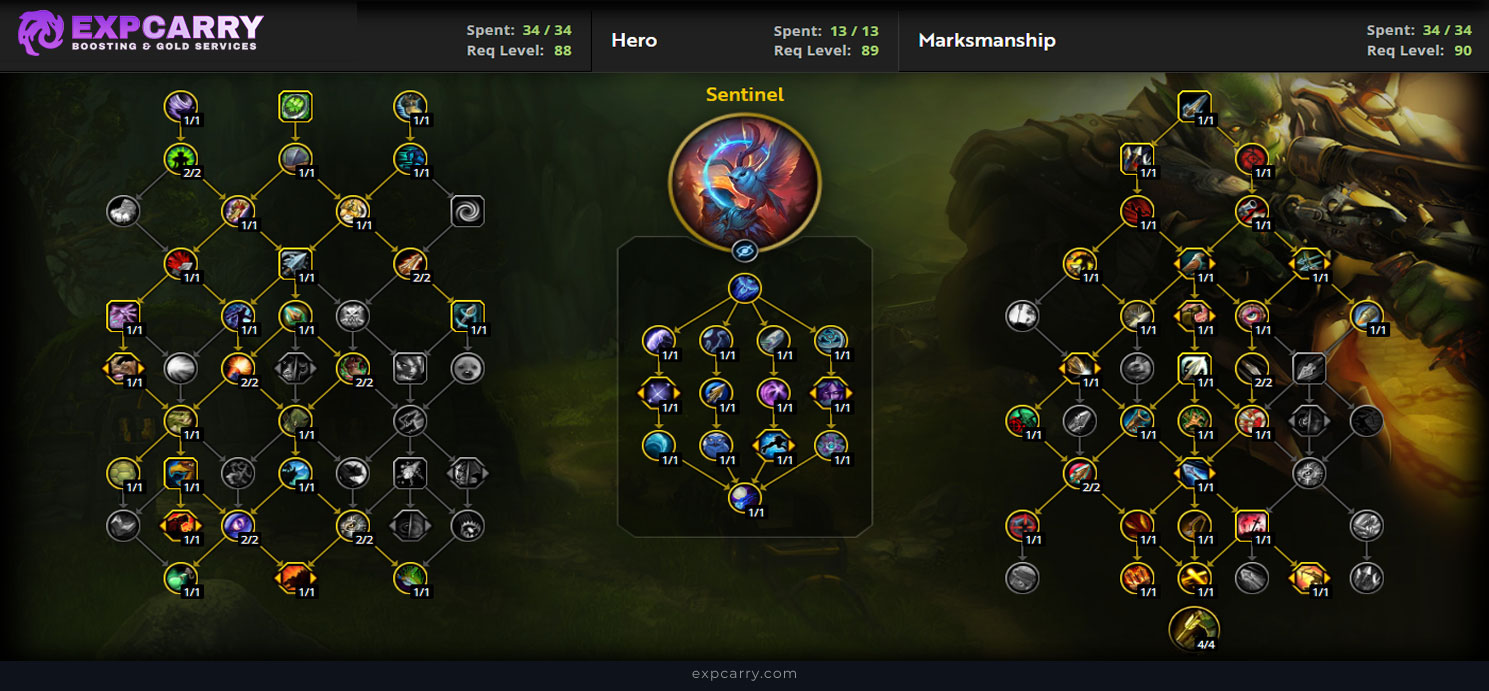The image size is (1489, 691).
Task: Select the unlearned grey swirl talent
Action: coord(467,210)
